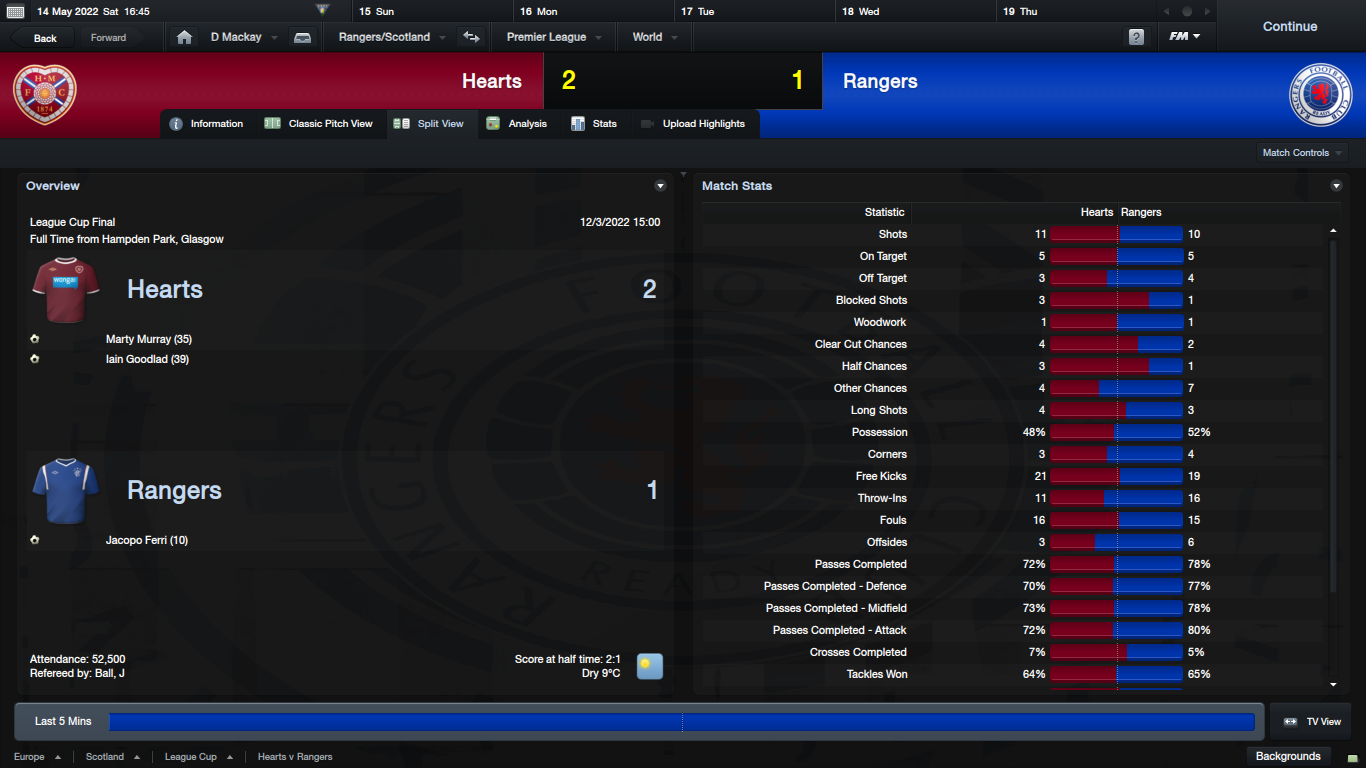Screen dimensions: 1366x768
Task: Go Back to the previous screen
Action: [45, 38]
